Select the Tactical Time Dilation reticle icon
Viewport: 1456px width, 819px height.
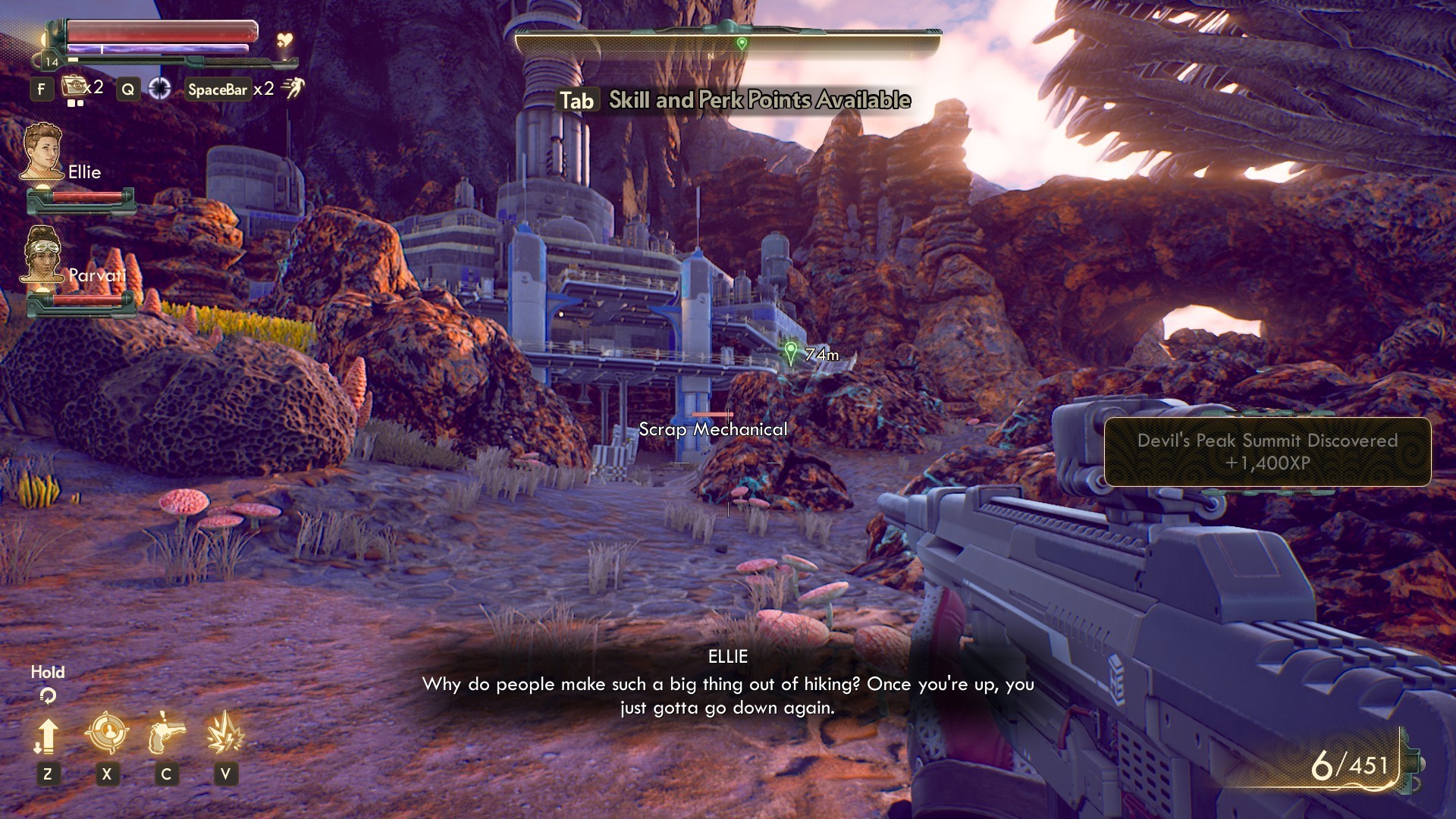(162, 88)
